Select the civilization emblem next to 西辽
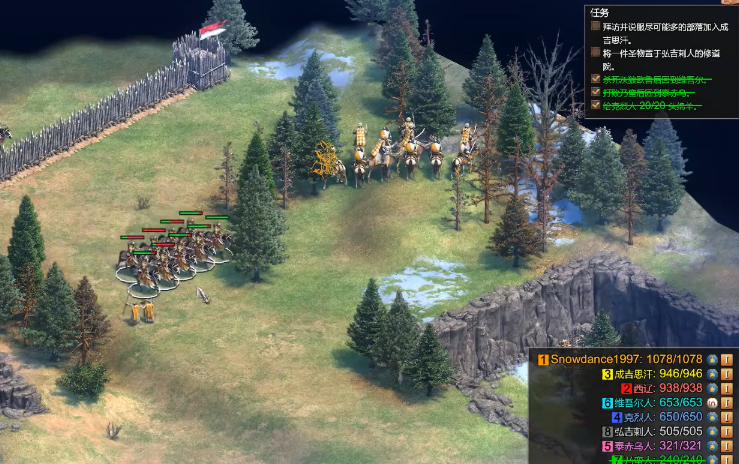The height and width of the screenshot is (464, 739). (712, 388)
